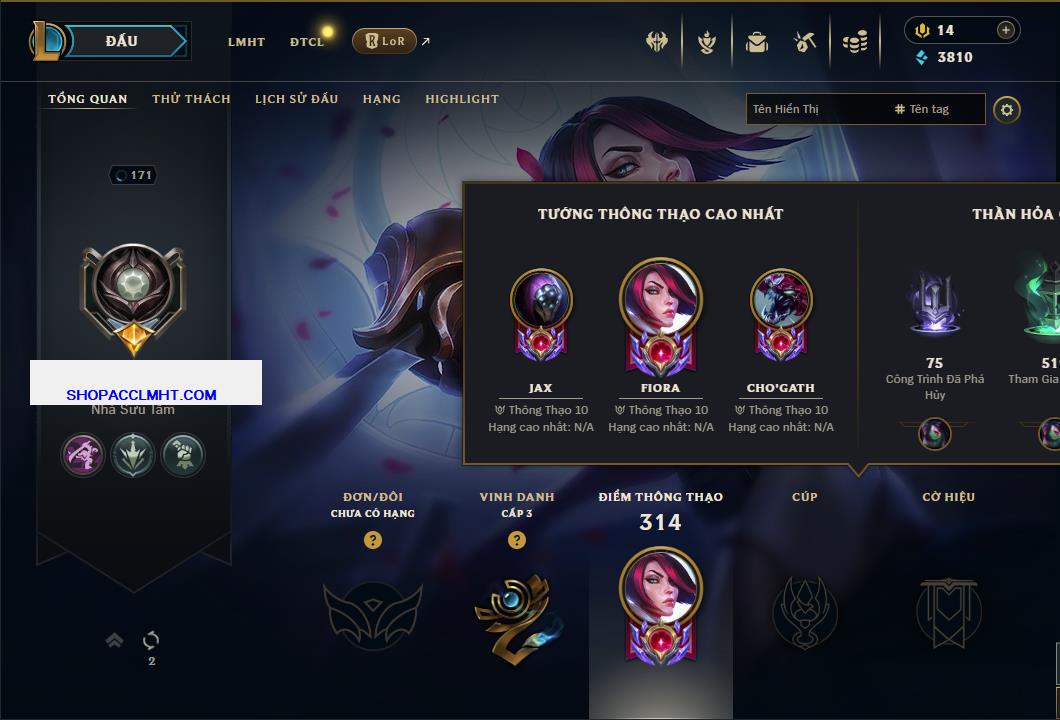Click the VINH DANH question mark icon
1060x720 pixels.
tap(517, 540)
